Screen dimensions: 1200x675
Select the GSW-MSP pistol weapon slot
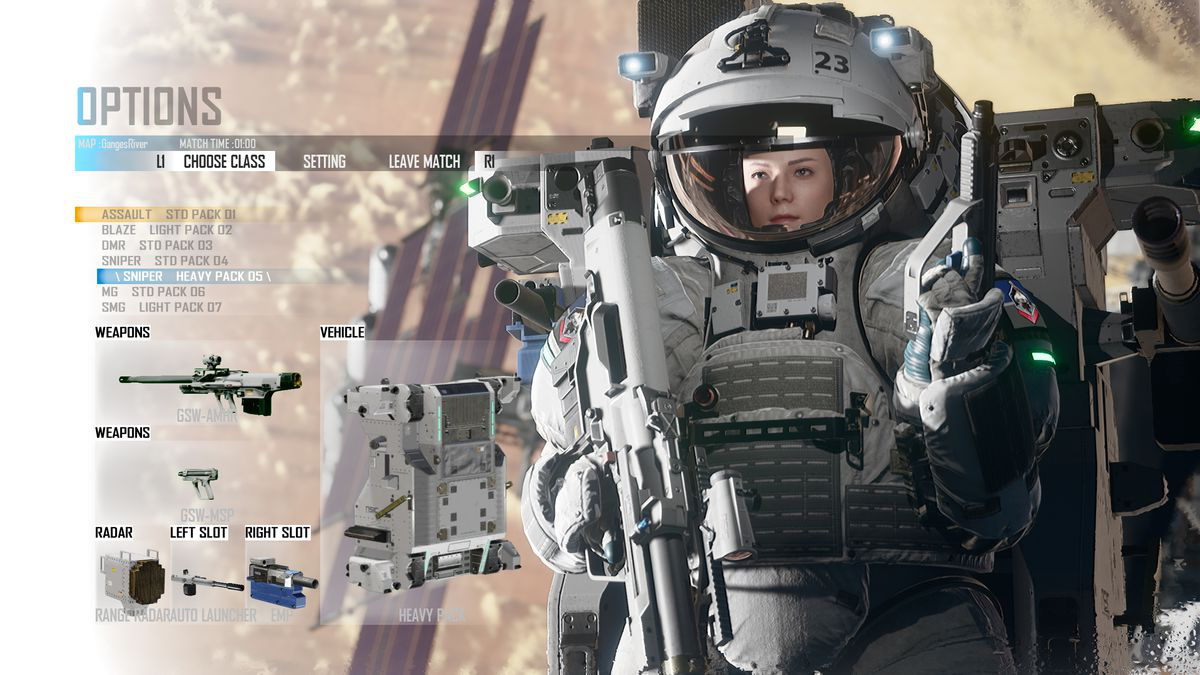click(x=199, y=483)
